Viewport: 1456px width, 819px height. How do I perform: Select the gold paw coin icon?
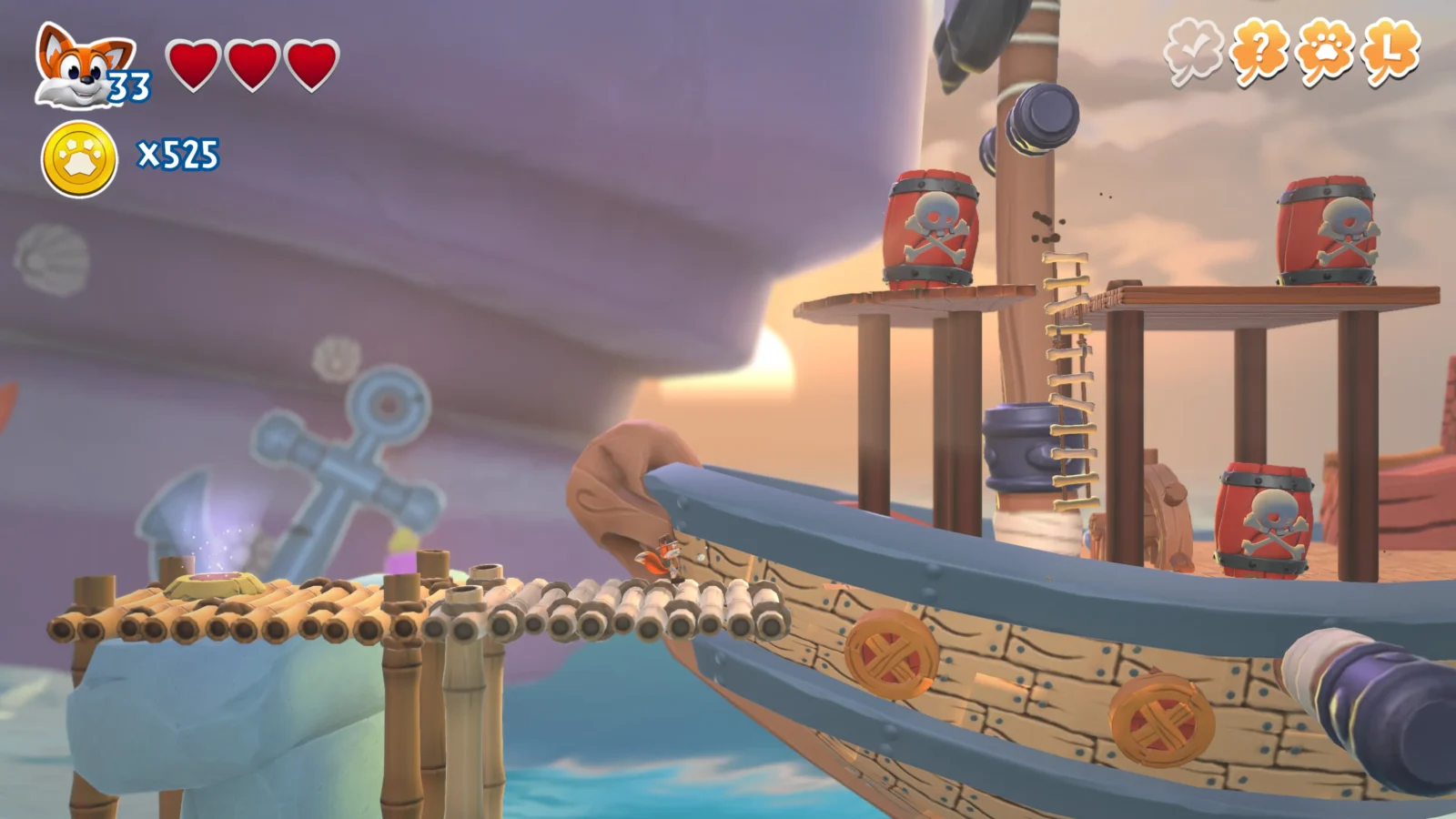(x=80, y=159)
